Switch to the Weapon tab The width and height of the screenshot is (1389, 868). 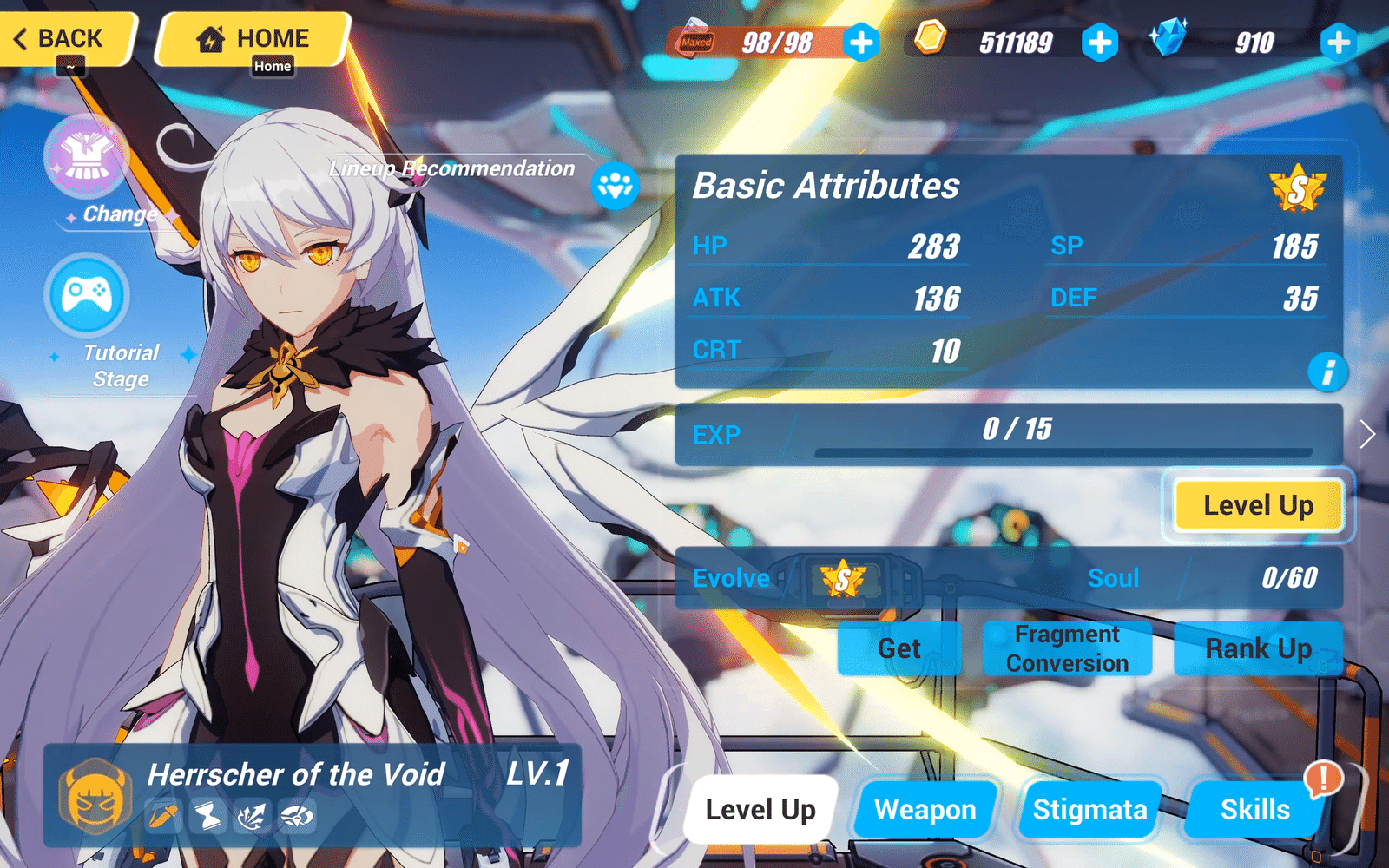point(924,809)
